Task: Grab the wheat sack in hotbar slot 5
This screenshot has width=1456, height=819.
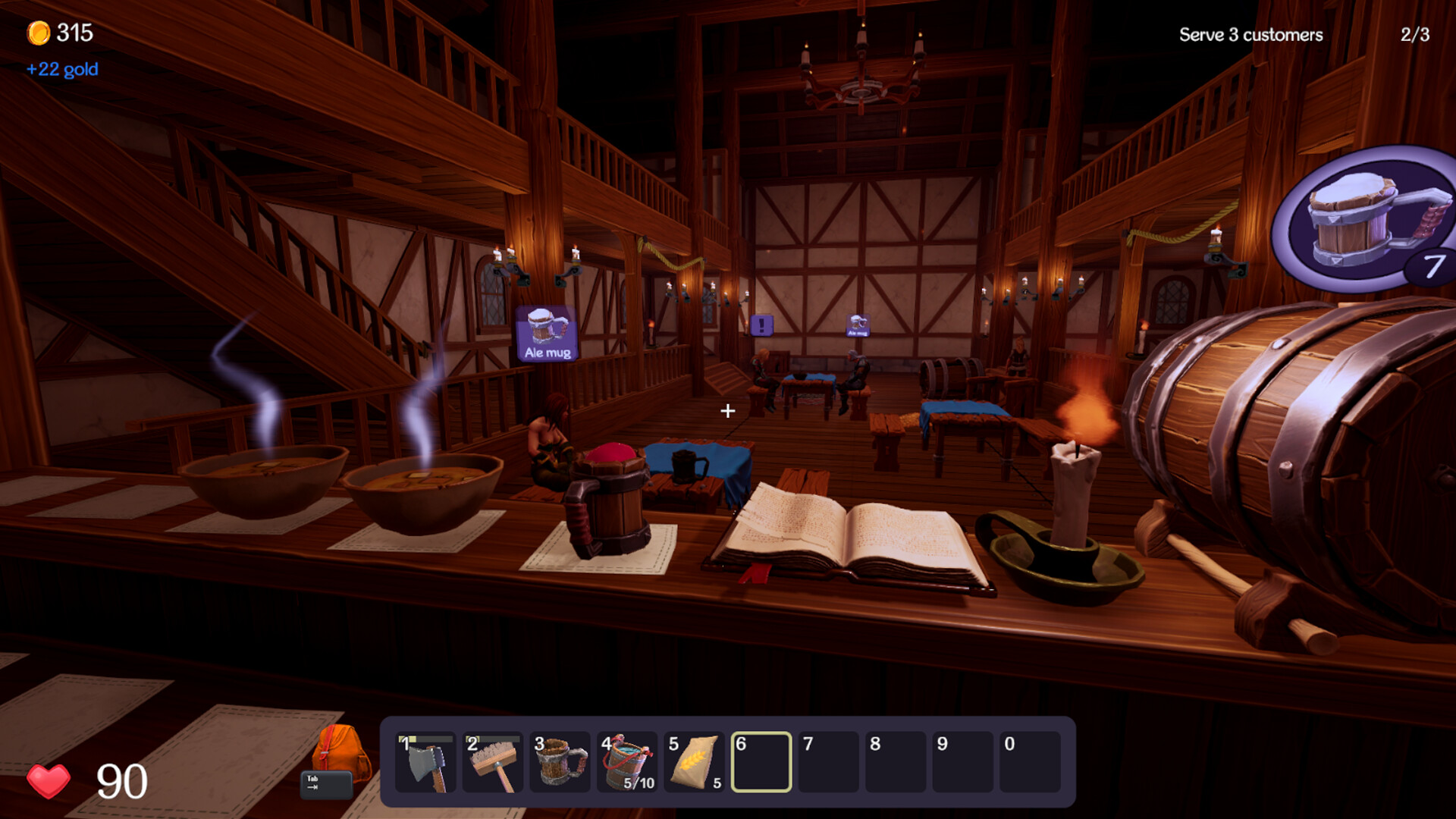Action: pyautogui.click(x=694, y=762)
